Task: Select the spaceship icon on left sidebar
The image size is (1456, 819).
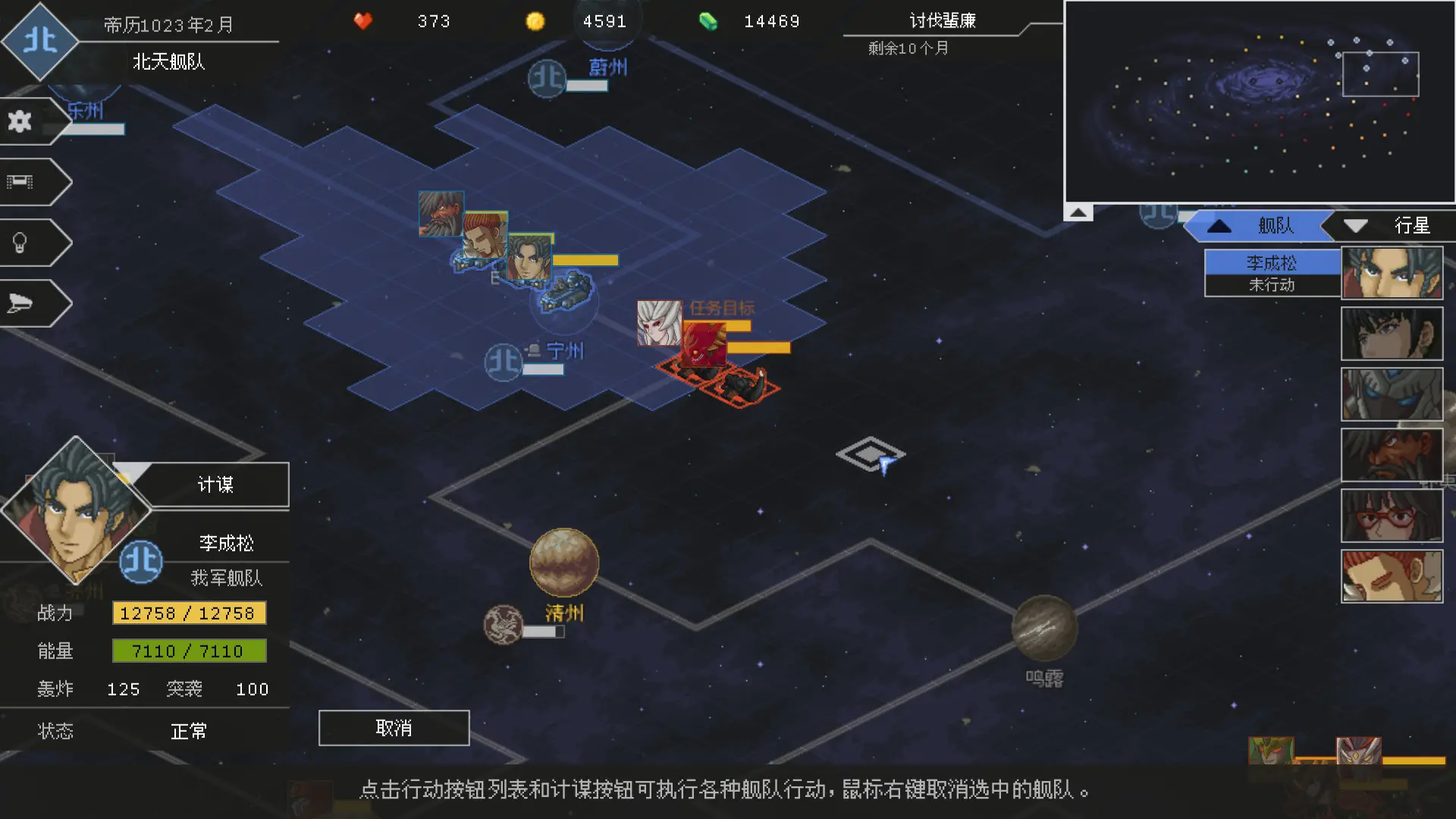Action: pyautogui.click(x=20, y=302)
